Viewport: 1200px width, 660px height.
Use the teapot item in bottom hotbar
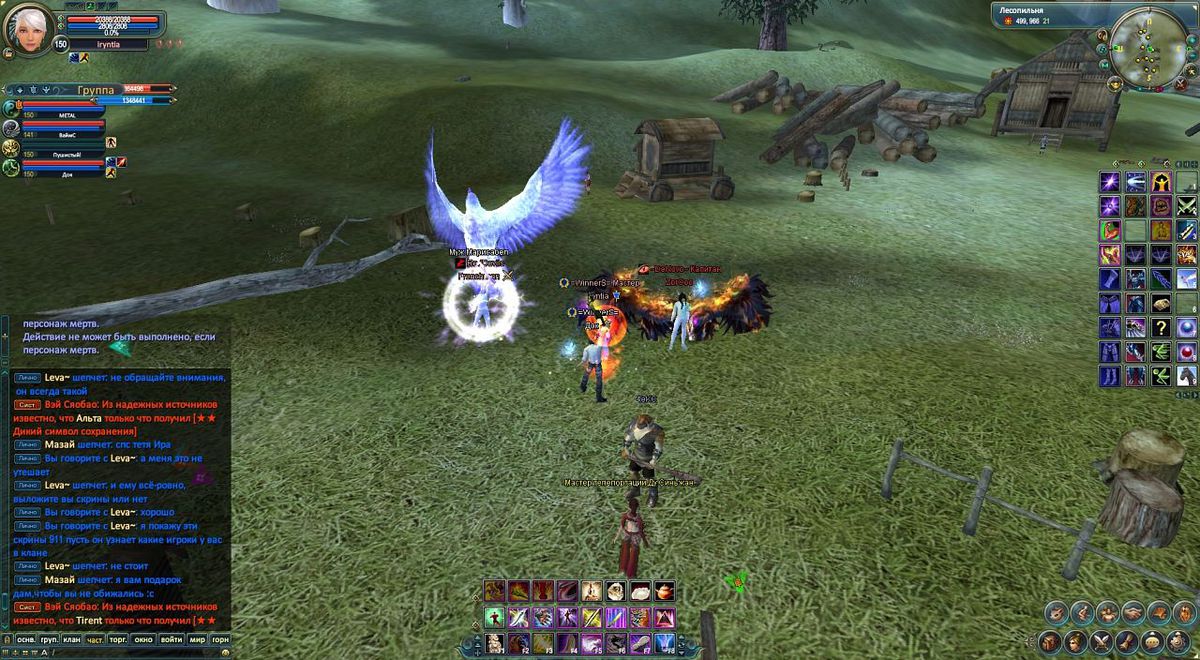(x=664, y=591)
